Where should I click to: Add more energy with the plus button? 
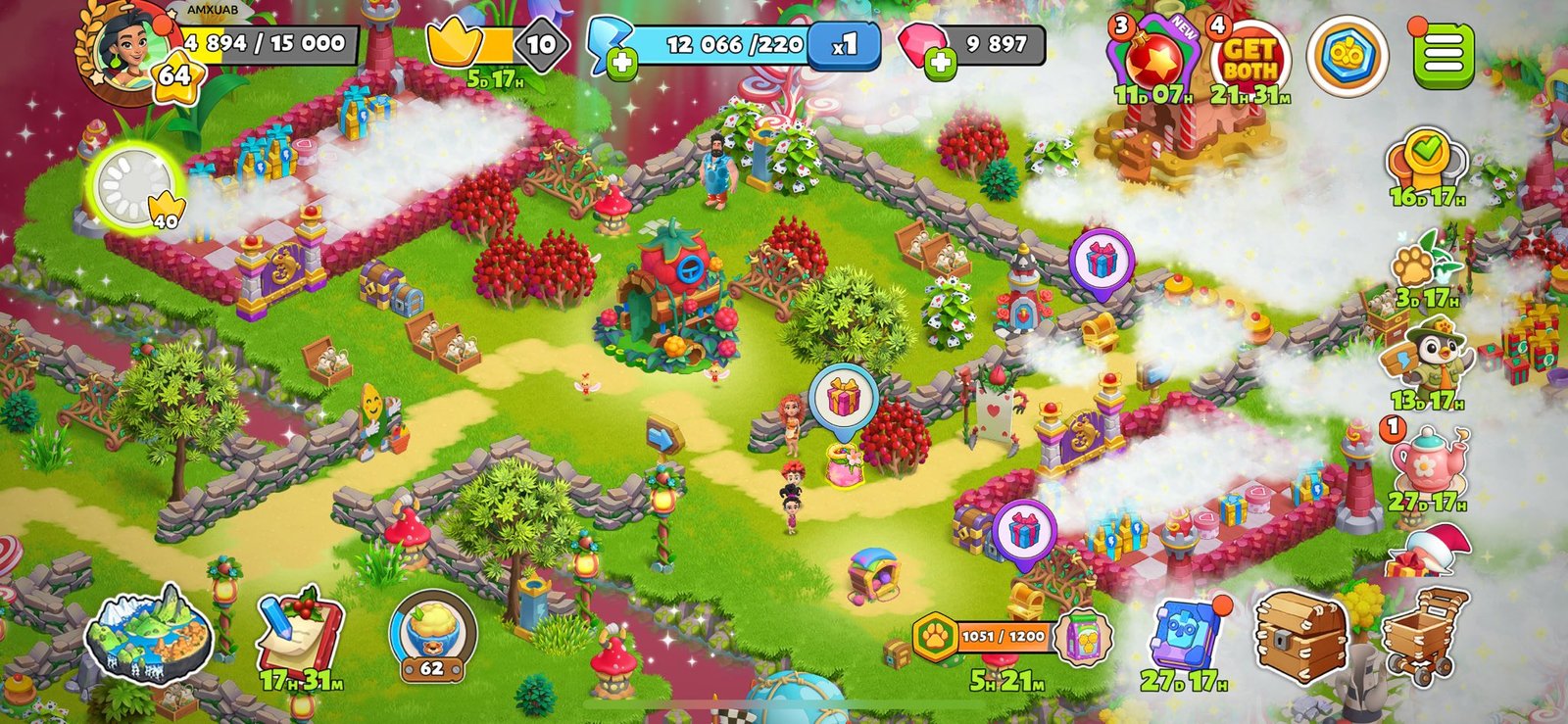(x=621, y=64)
